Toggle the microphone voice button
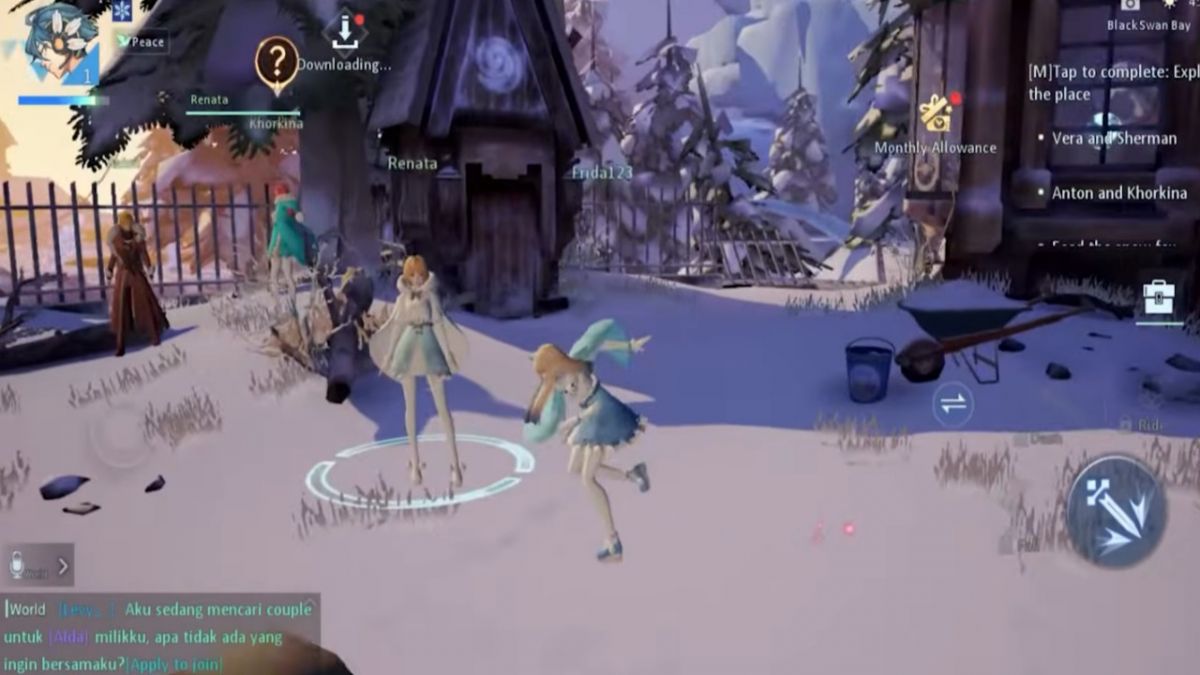This screenshot has height=675, width=1200. (x=17, y=565)
